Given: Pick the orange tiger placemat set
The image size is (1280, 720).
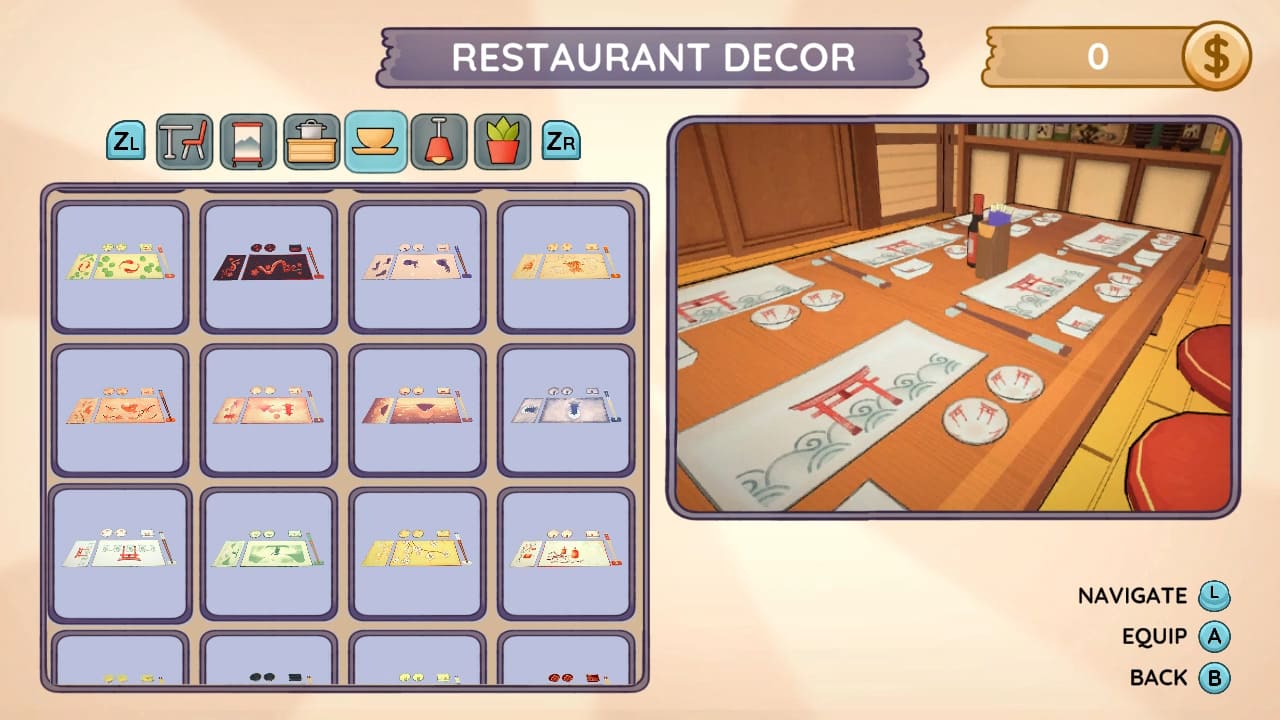Looking at the screenshot, I should click(565, 265).
